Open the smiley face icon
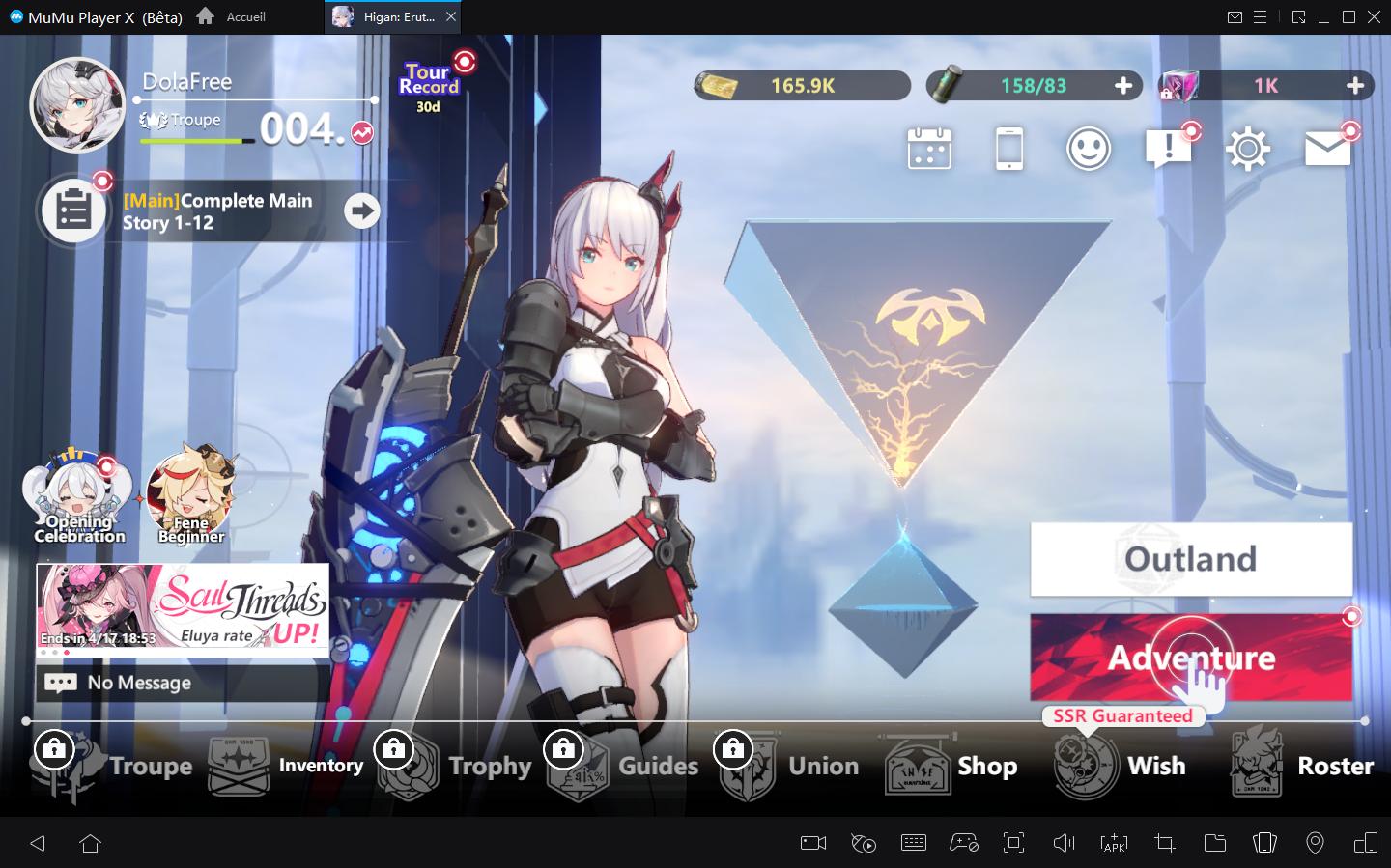Image resolution: width=1391 pixels, height=868 pixels. [x=1089, y=150]
